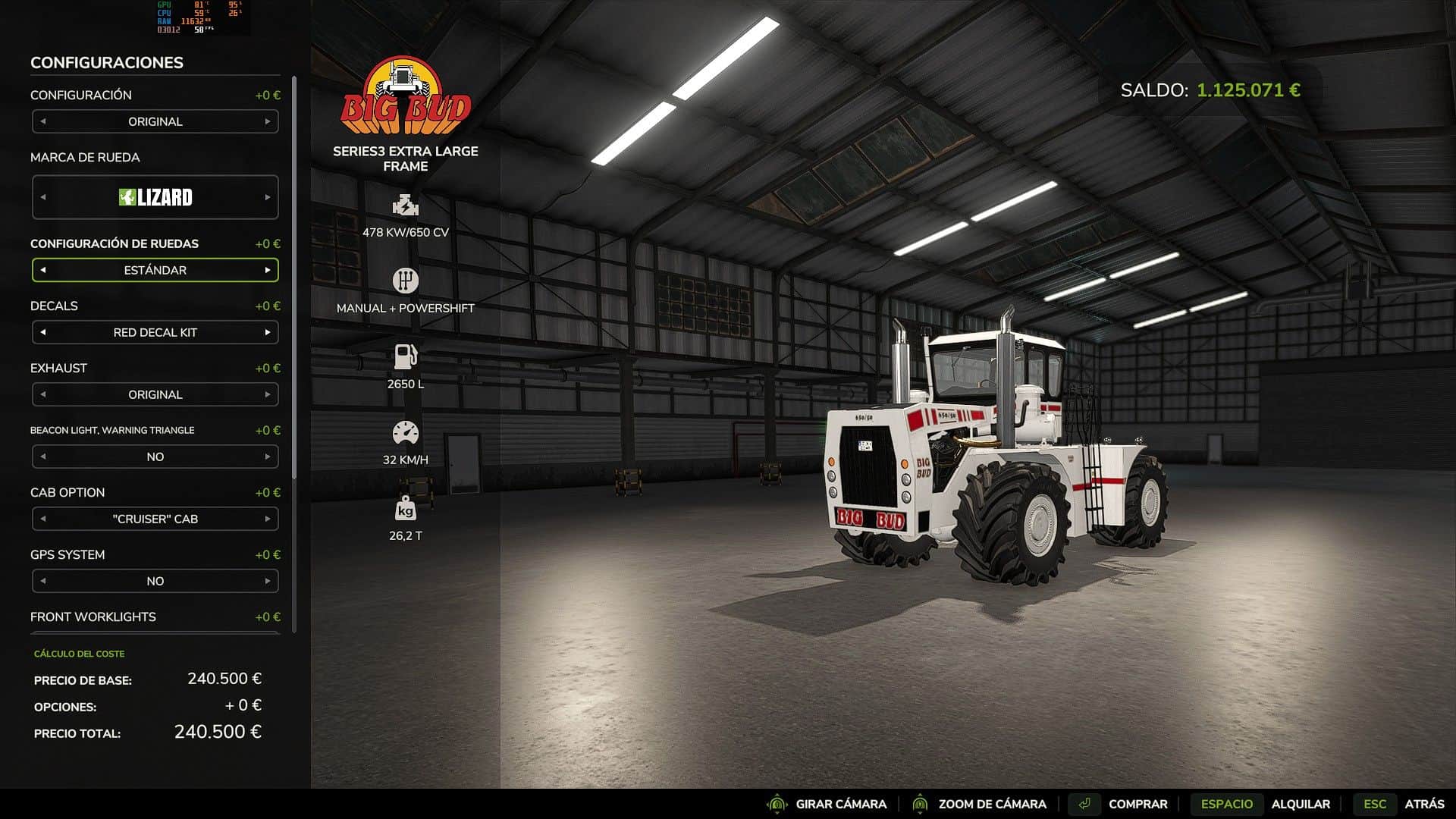Choose previous cab option
This screenshot has width=1456, height=819.
click(43, 519)
